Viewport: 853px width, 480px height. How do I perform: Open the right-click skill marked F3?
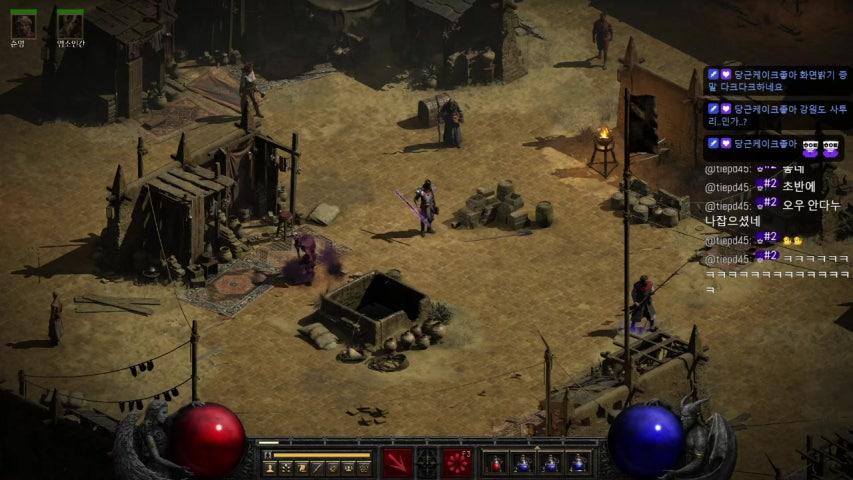(x=458, y=462)
